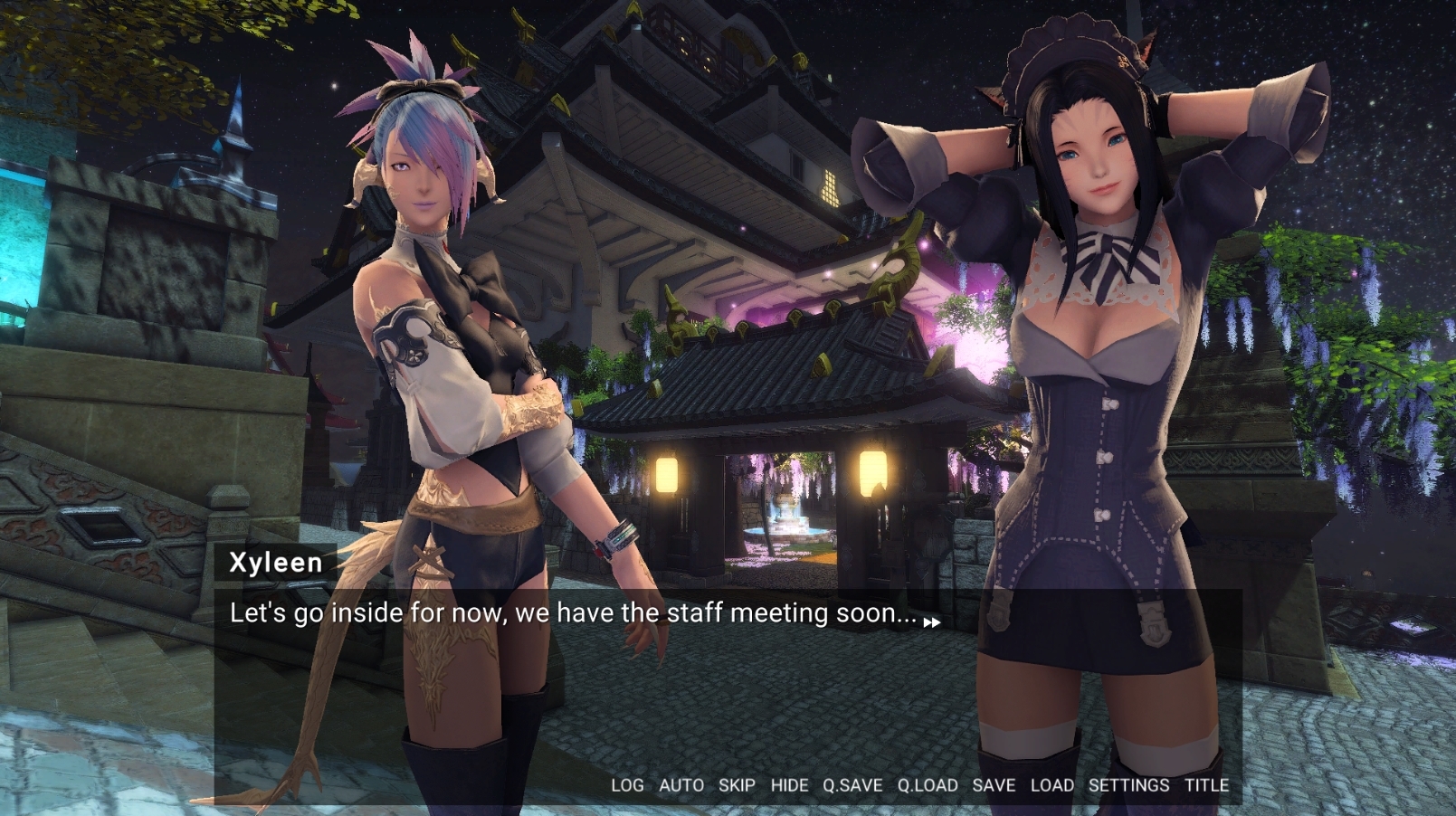The image size is (1456, 816).
Task: Quick load with Q.LOAD
Action: point(927,785)
